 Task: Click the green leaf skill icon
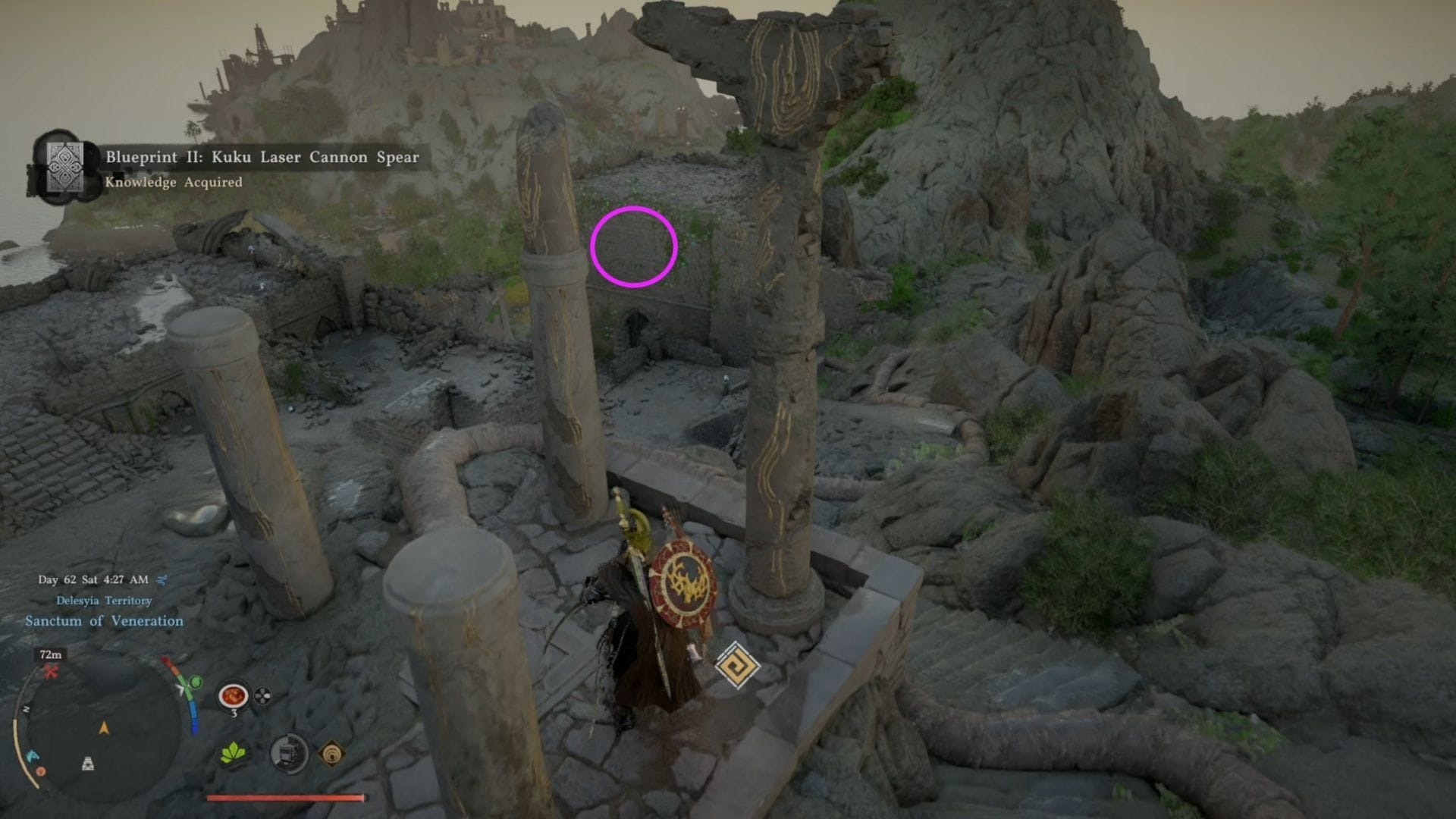pyautogui.click(x=234, y=754)
